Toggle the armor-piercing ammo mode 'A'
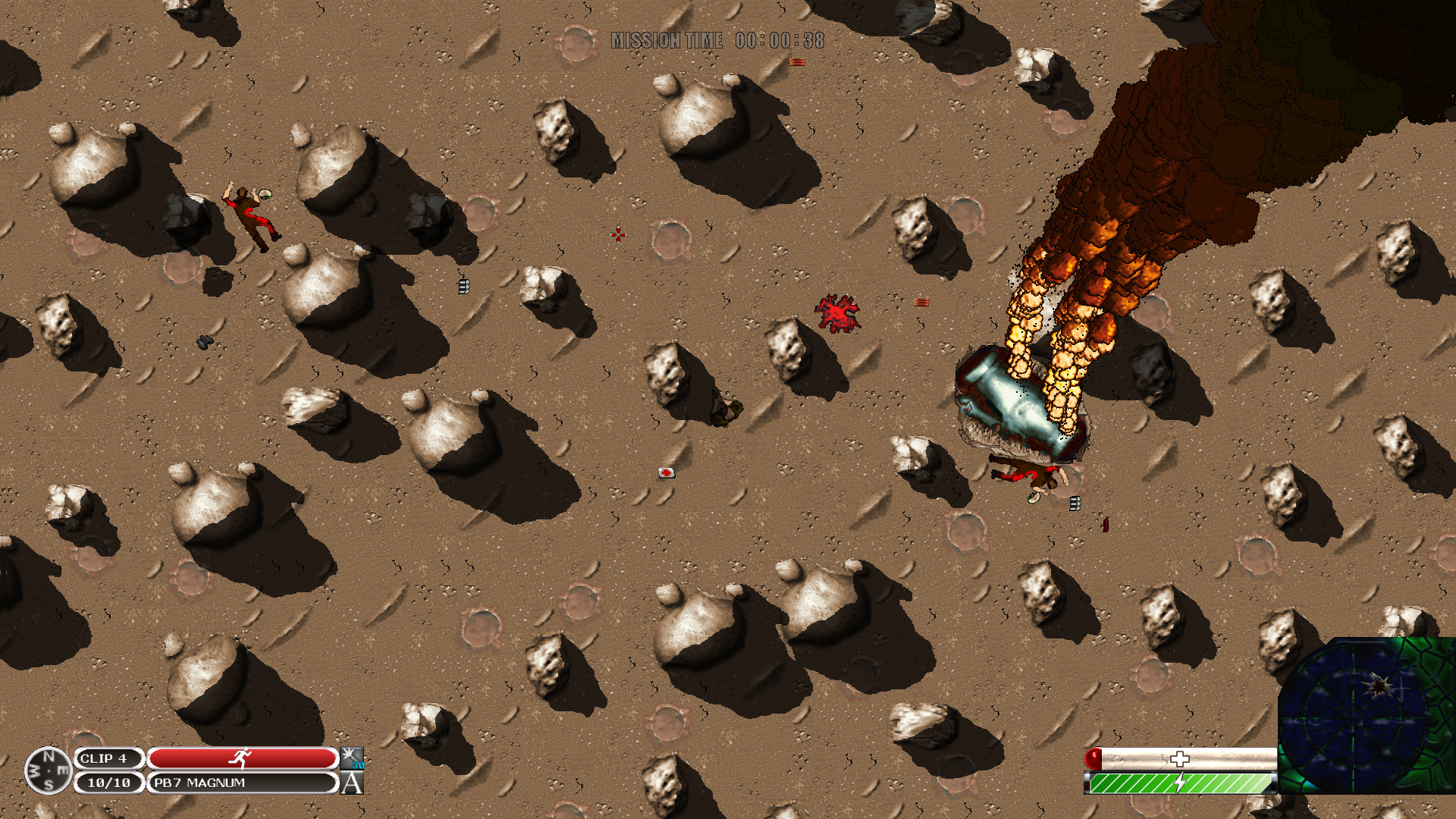 [x=352, y=784]
